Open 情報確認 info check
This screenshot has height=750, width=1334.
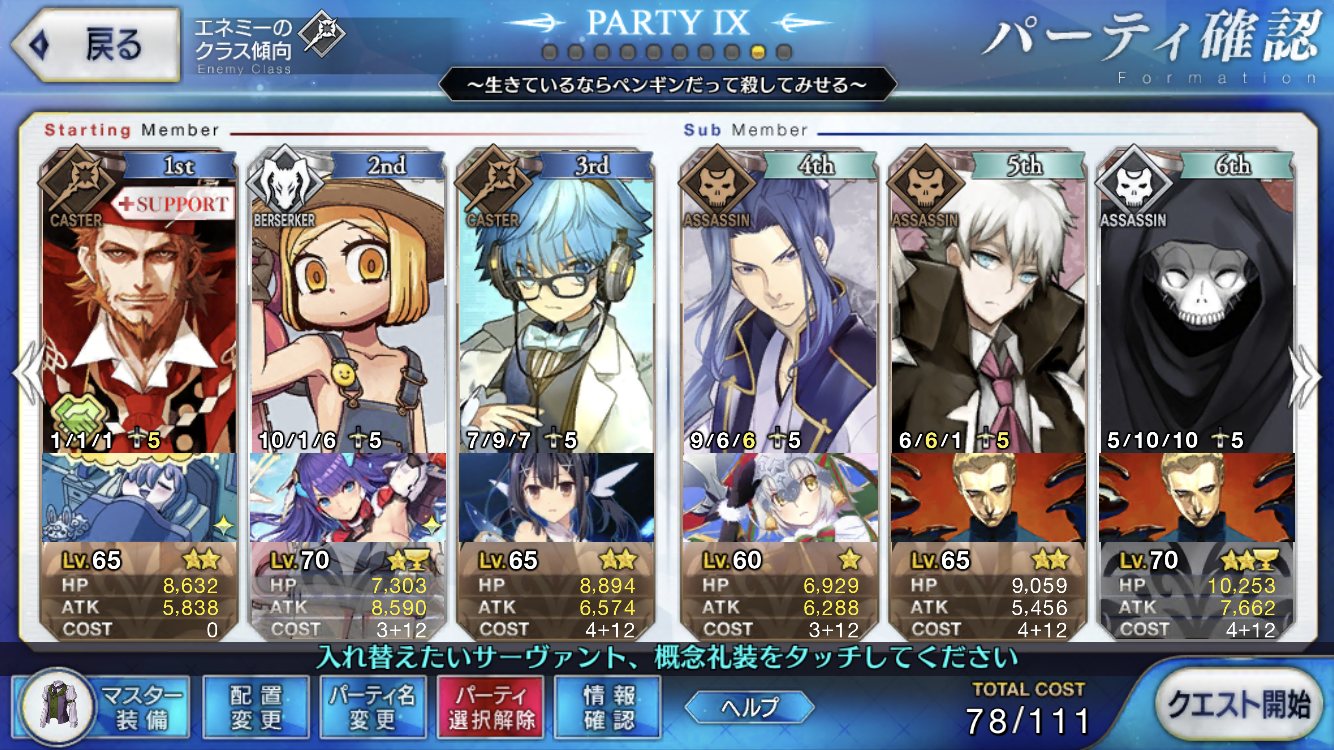[x=607, y=705]
